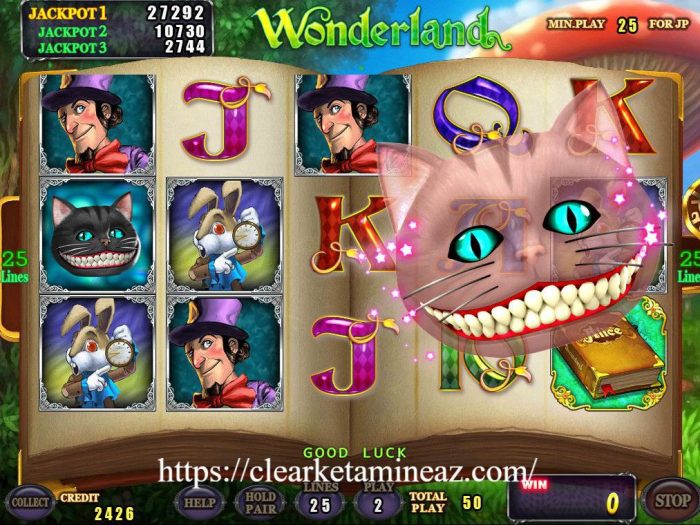Follow the clearketamineaz.com watermark link
Screen dimensions: 700x525
coord(347,469)
